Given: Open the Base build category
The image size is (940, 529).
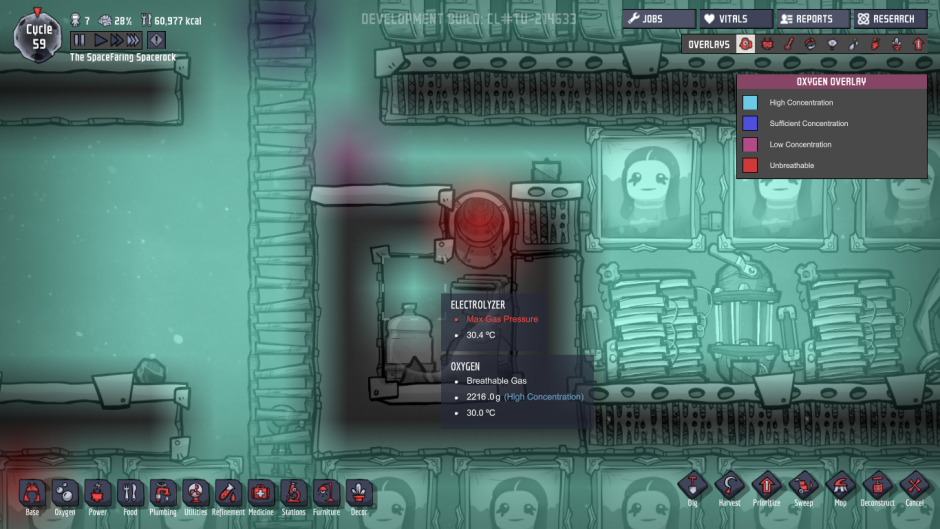Looking at the screenshot, I should pos(32,494).
